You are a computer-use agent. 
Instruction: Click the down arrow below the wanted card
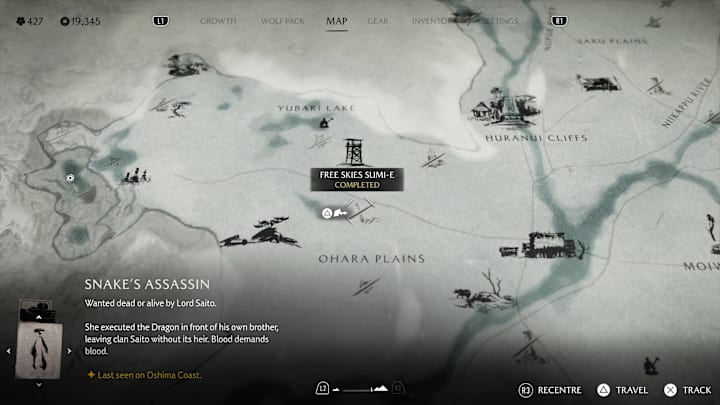(40, 383)
